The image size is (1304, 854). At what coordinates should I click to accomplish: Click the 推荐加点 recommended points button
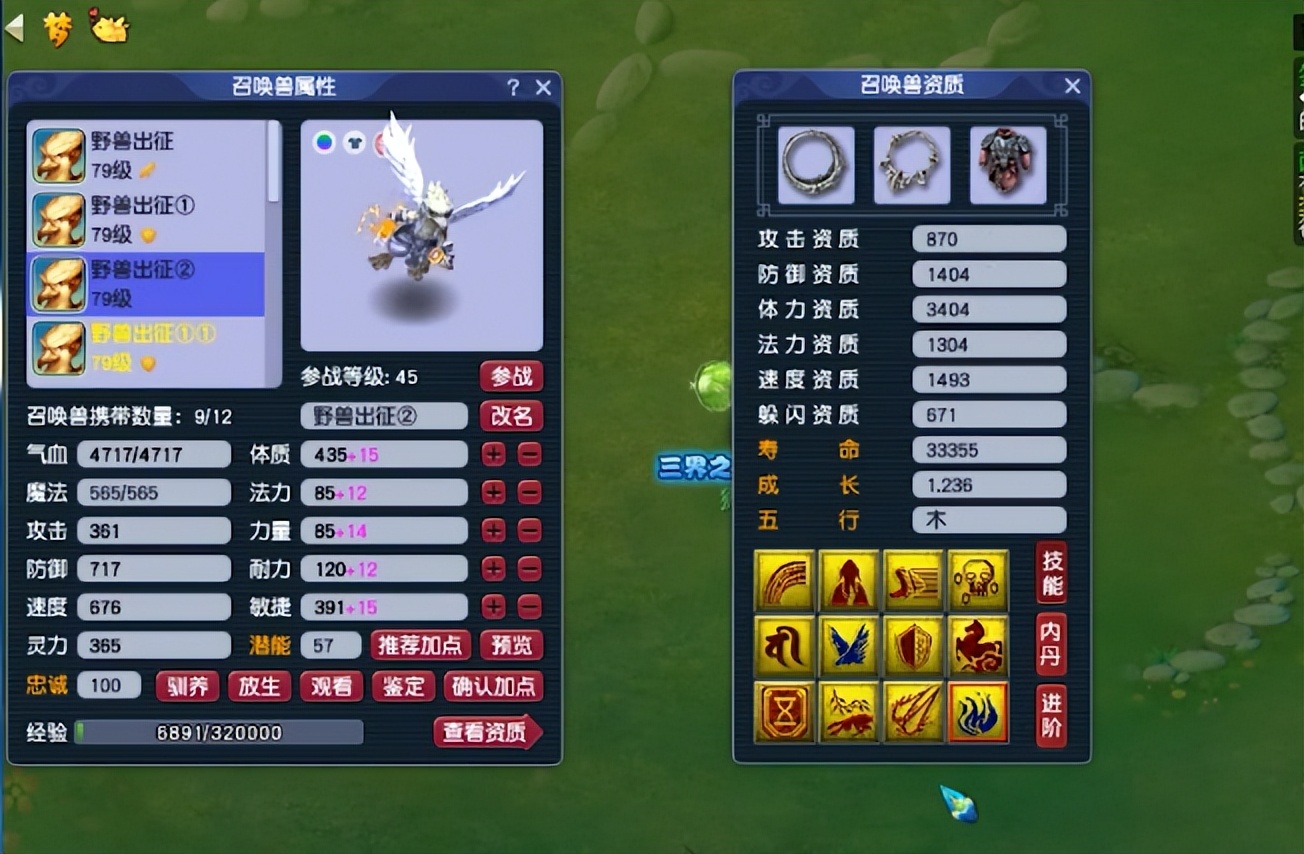click(x=419, y=646)
